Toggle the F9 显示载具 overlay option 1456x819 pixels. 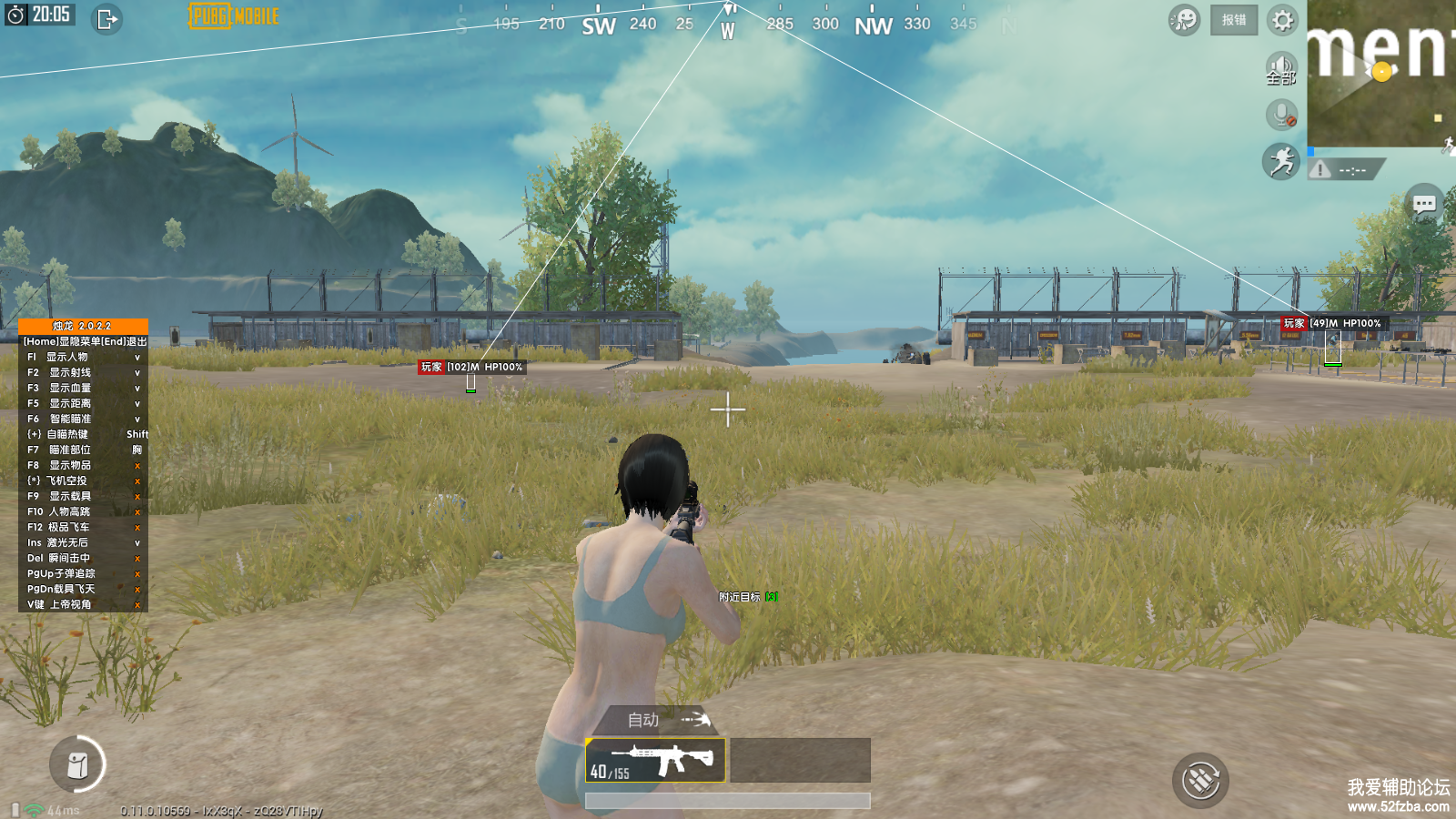(82, 496)
